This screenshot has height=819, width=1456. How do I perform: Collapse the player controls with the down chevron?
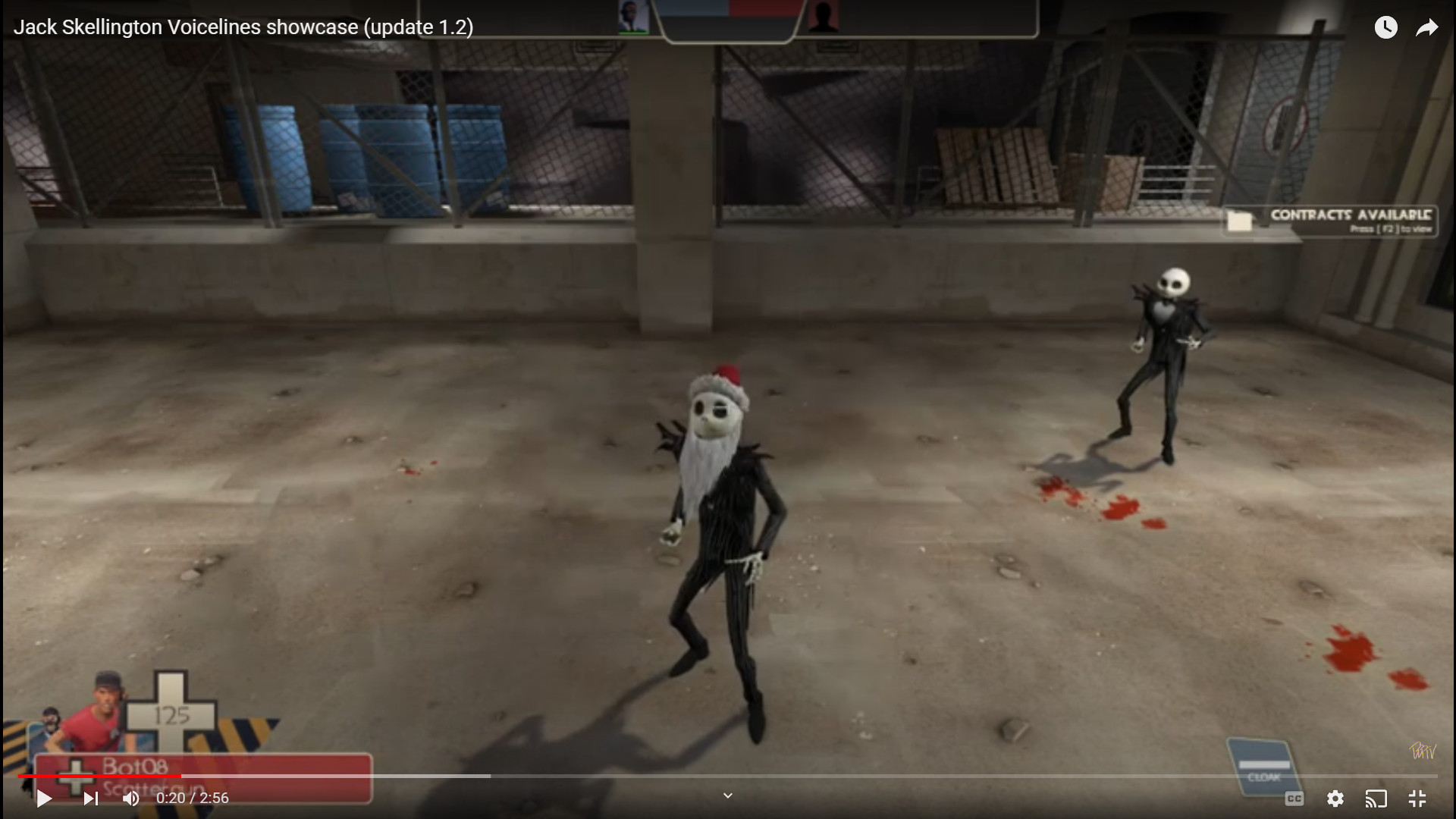pos(728,795)
